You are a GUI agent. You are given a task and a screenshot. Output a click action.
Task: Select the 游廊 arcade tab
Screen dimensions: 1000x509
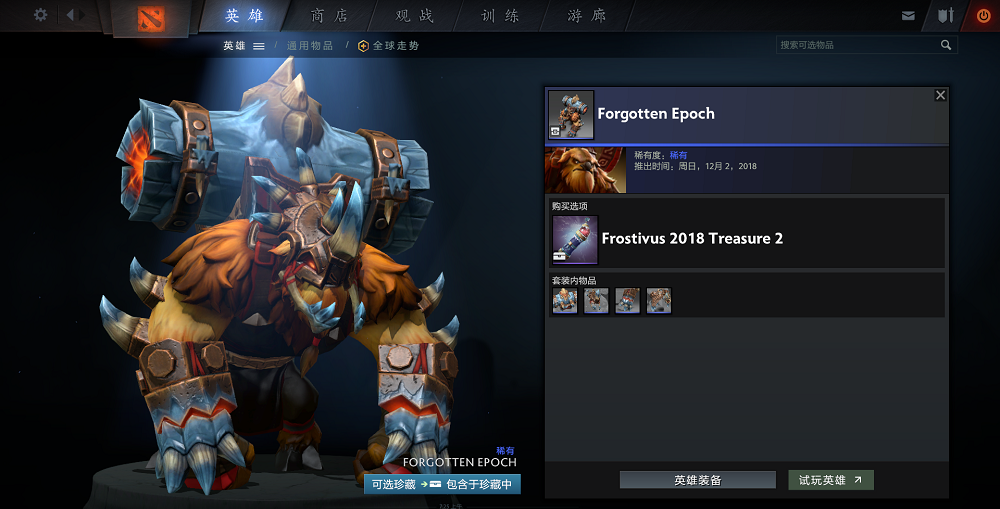click(x=586, y=16)
